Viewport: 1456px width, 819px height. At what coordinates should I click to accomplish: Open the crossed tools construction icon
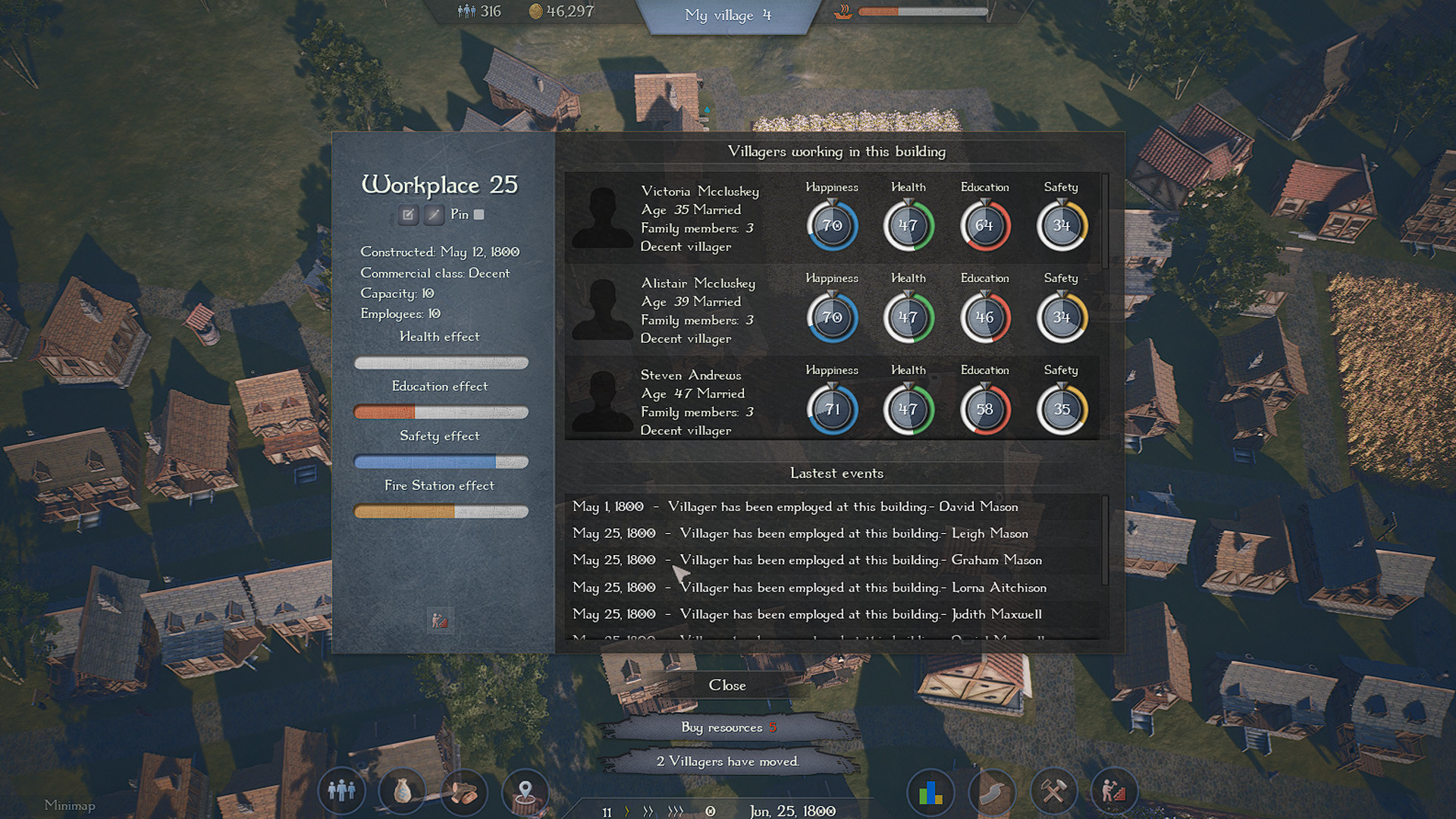pyautogui.click(x=1052, y=791)
